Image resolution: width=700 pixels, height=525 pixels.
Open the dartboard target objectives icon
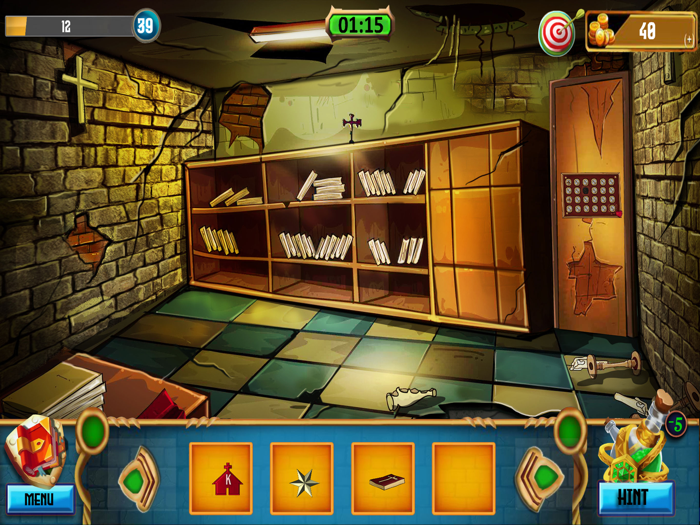(557, 34)
